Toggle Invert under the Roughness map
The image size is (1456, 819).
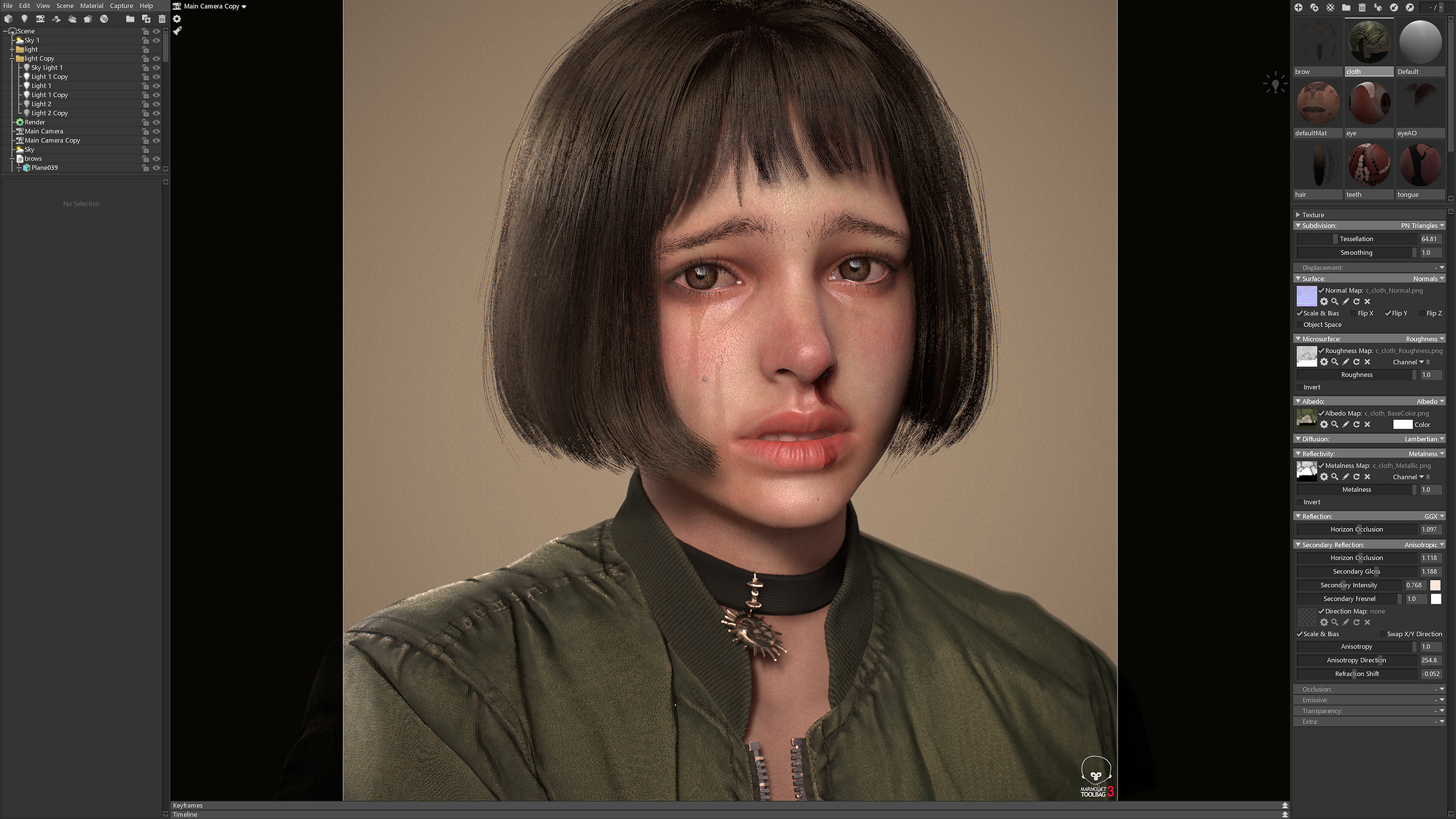1299,386
